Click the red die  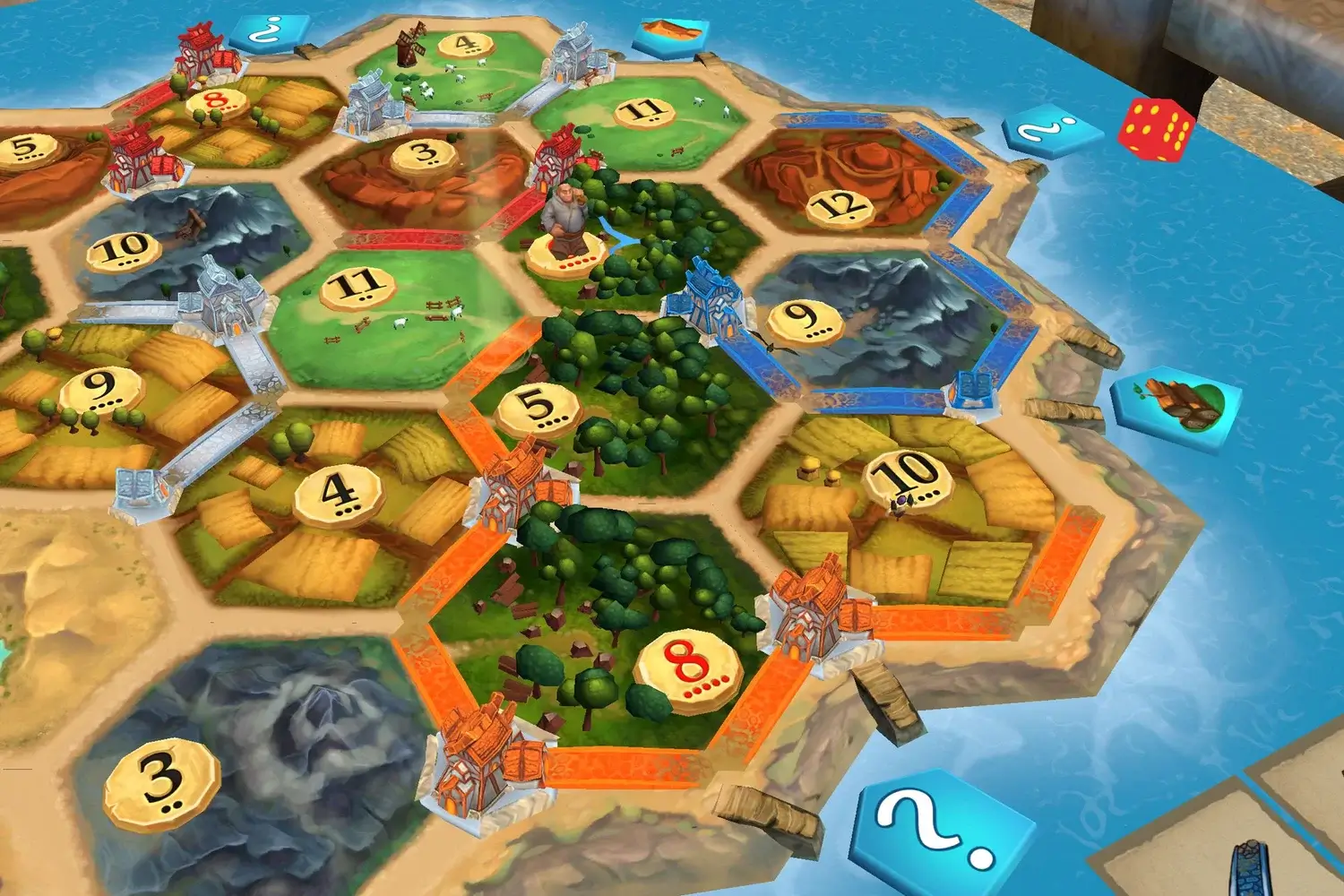pyautogui.click(x=1156, y=128)
